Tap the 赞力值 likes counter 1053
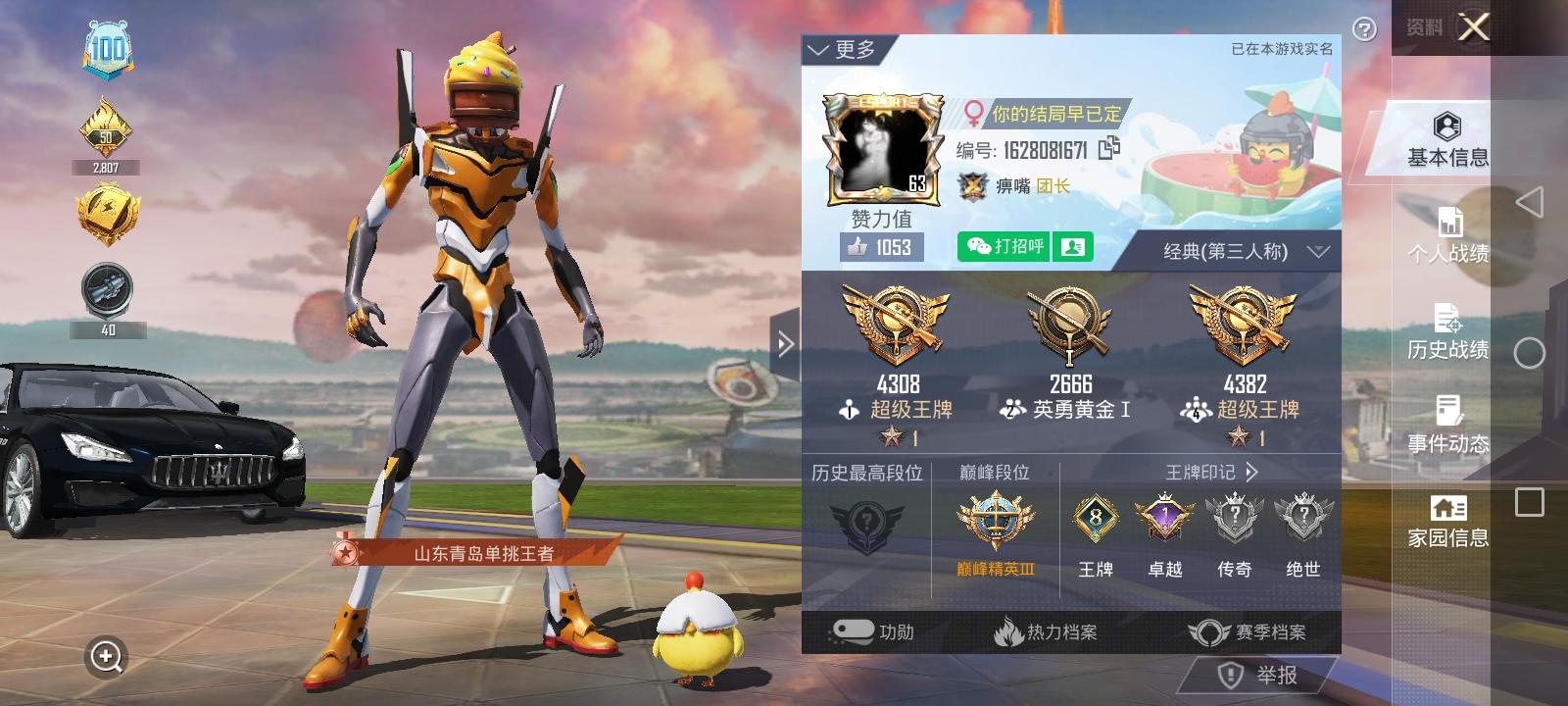Image resolution: width=1568 pixels, height=706 pixels. 878,247
